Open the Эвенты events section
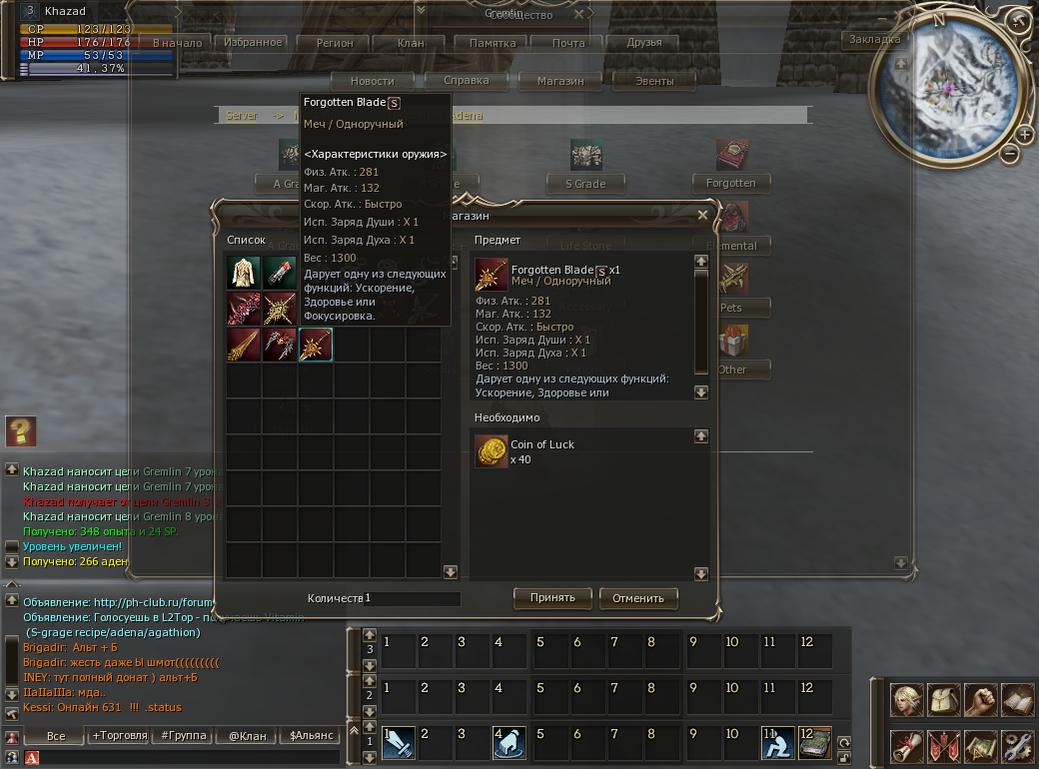This screenshot has width=1039, height=769. [x=654, y=81]
